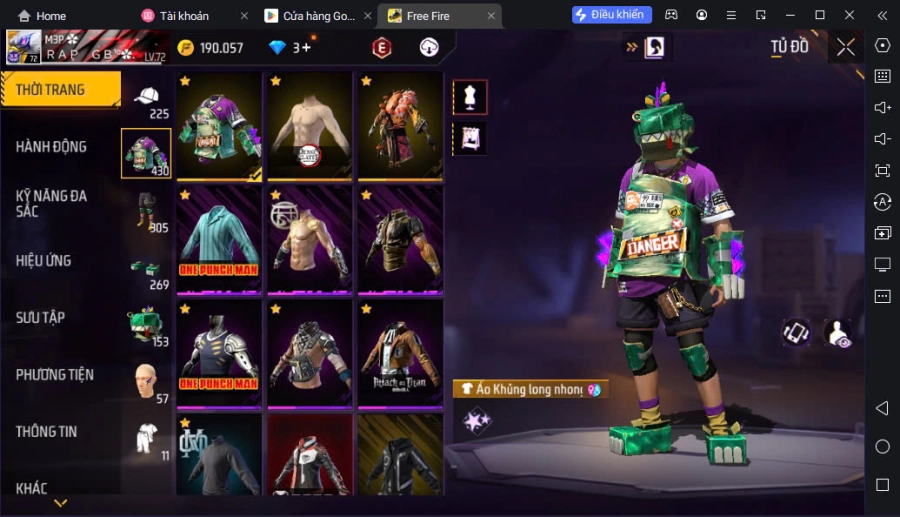This screenshot has height=517, width=900.
Task: Click the red hexagon E icon
Action: [382, 48]
